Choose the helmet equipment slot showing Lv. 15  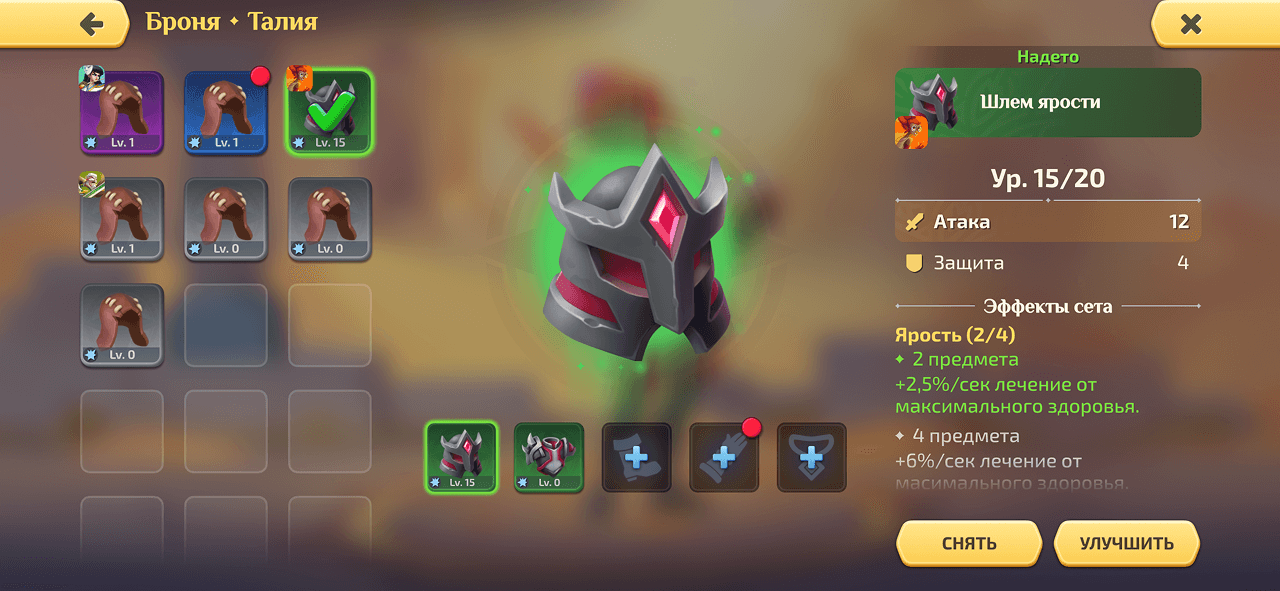pos(461,457)
